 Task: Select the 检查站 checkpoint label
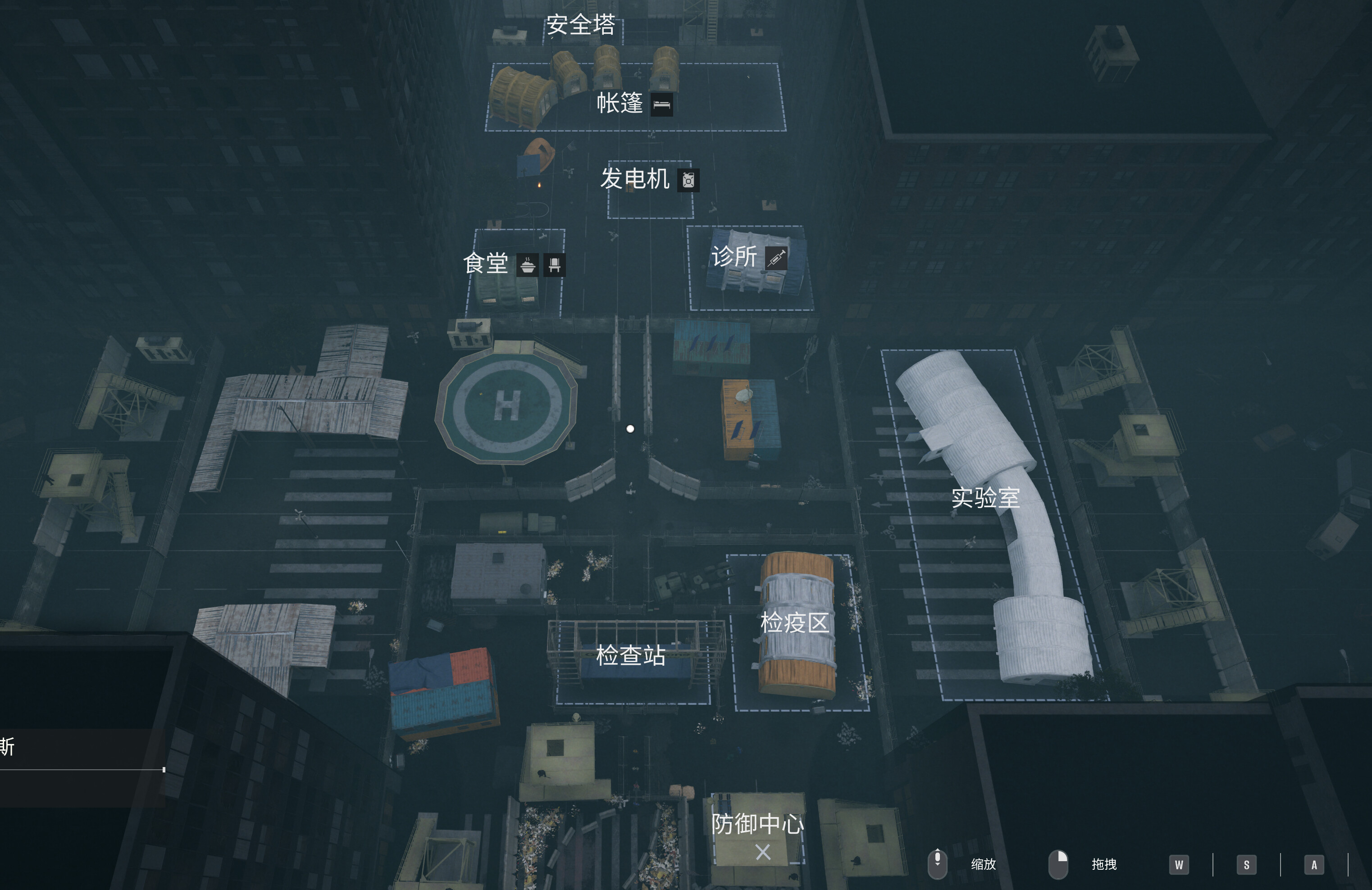click(631, 656)
